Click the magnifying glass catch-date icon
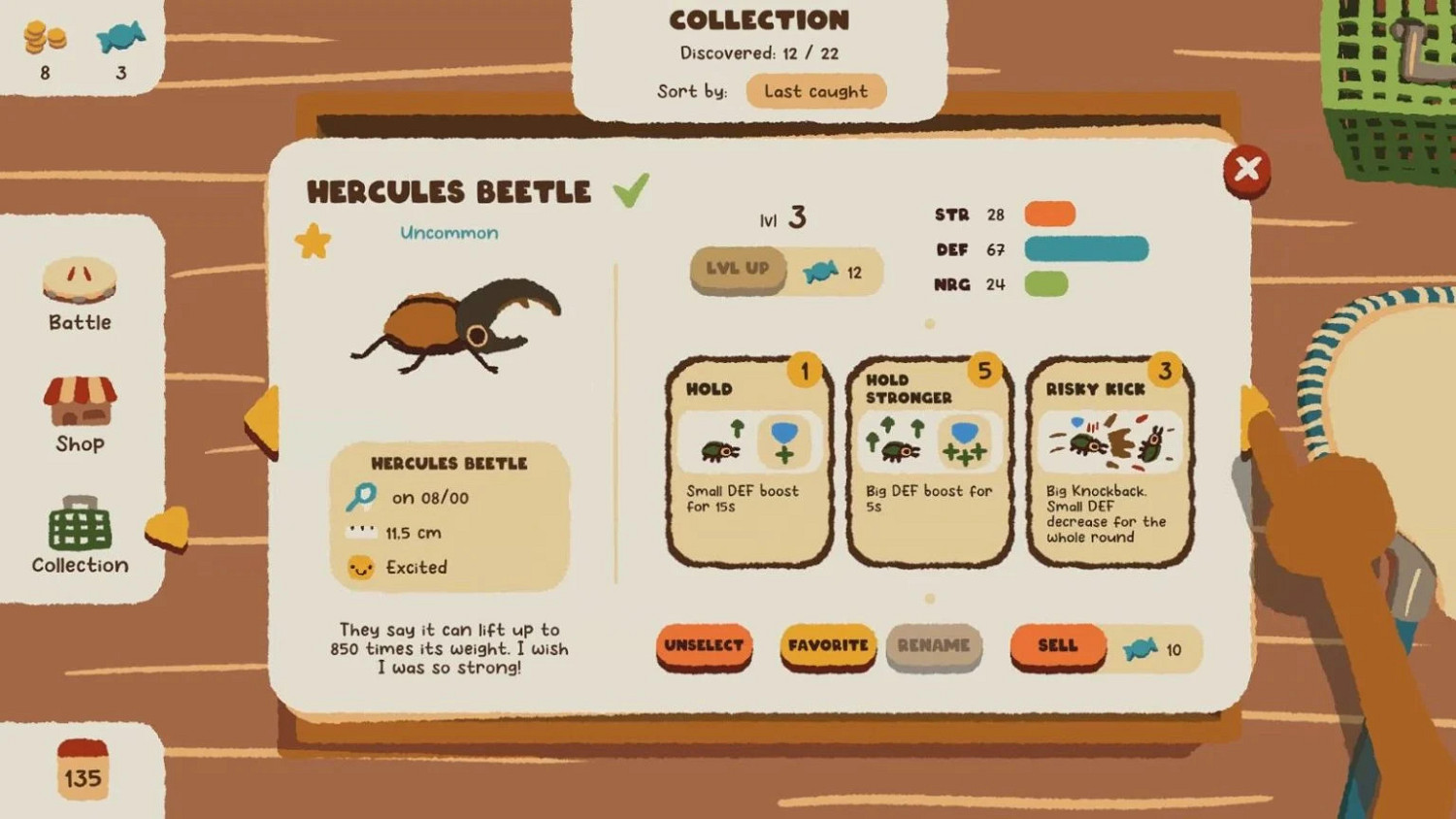This screenshot has width=1456, height=819. pyautogui.click(x=359, y=497)
